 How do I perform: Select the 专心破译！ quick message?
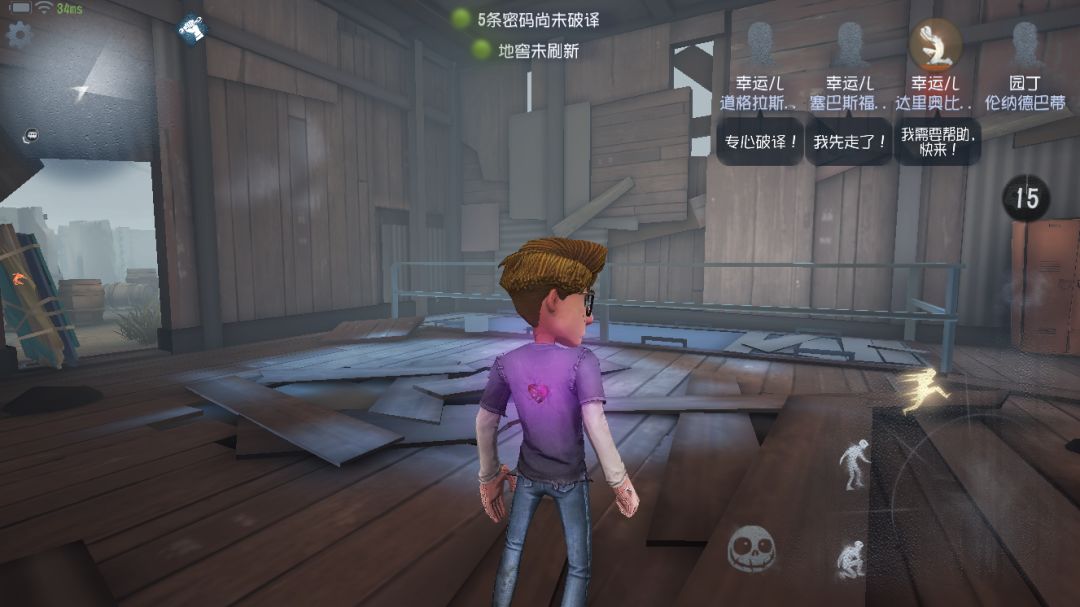point(760,142)
